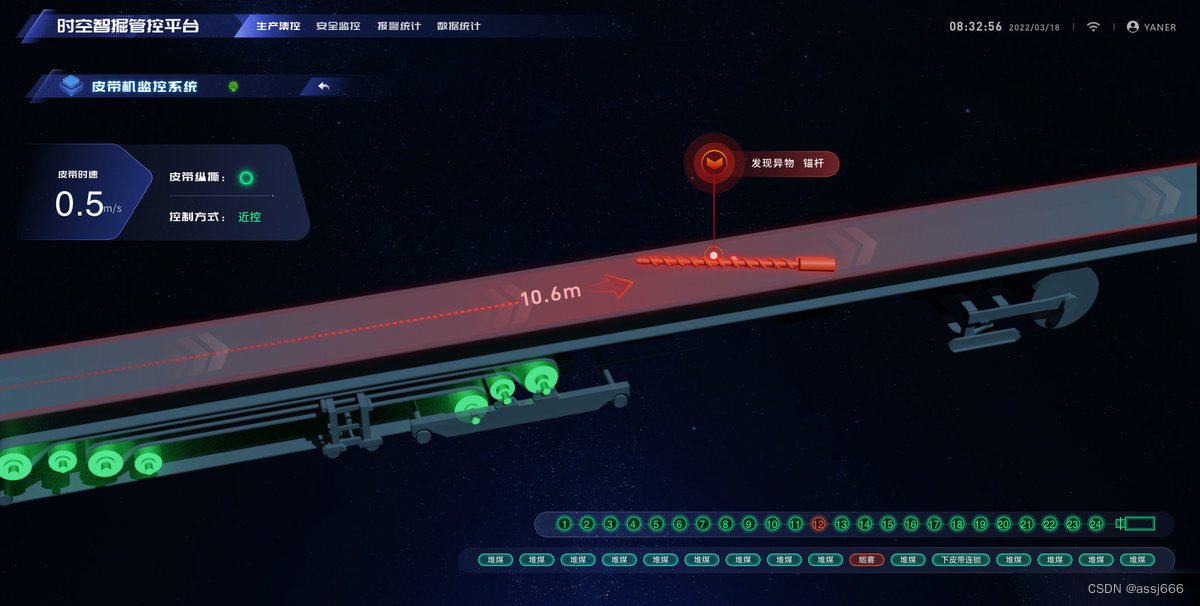The width and height of the screenshot is (1200, 606).
Task: Open the 安全监控 tab
Action: pos(338,26)
